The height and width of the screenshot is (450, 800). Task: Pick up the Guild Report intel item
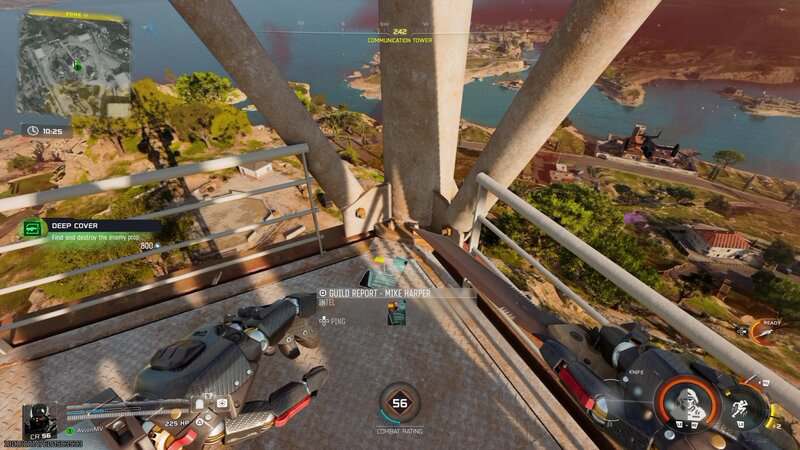397,314
